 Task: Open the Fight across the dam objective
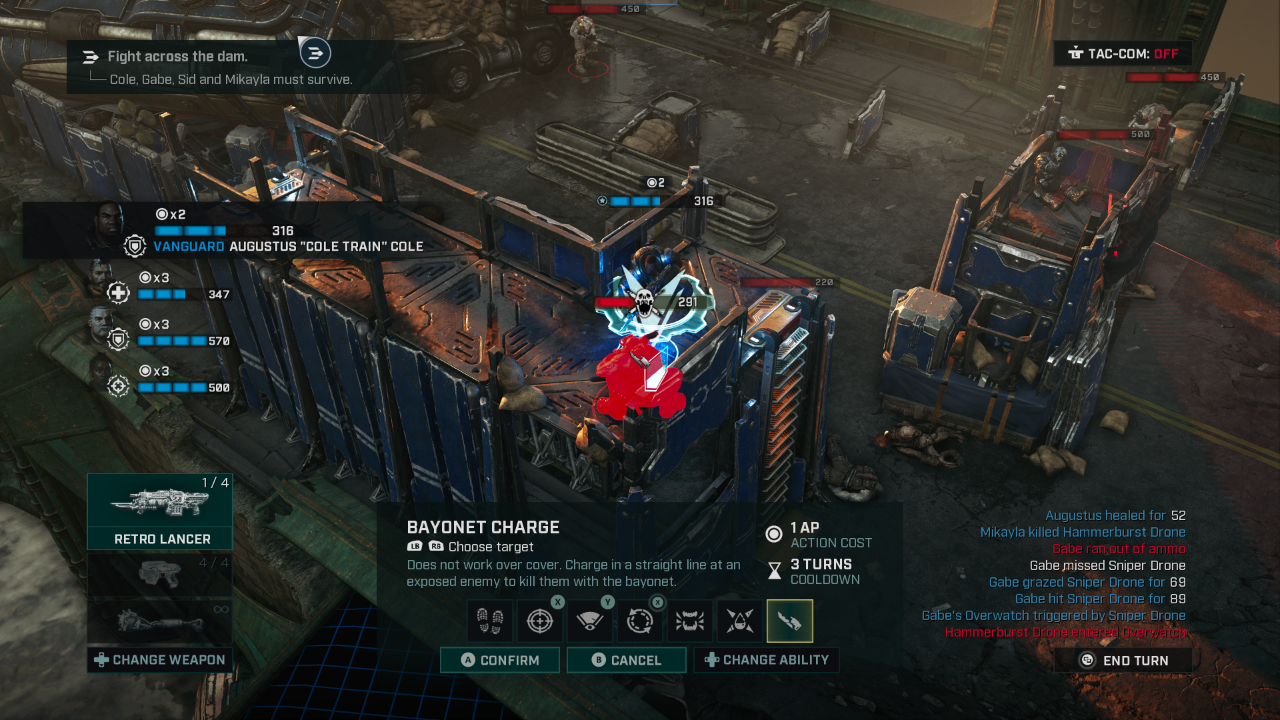pos(178,57)
